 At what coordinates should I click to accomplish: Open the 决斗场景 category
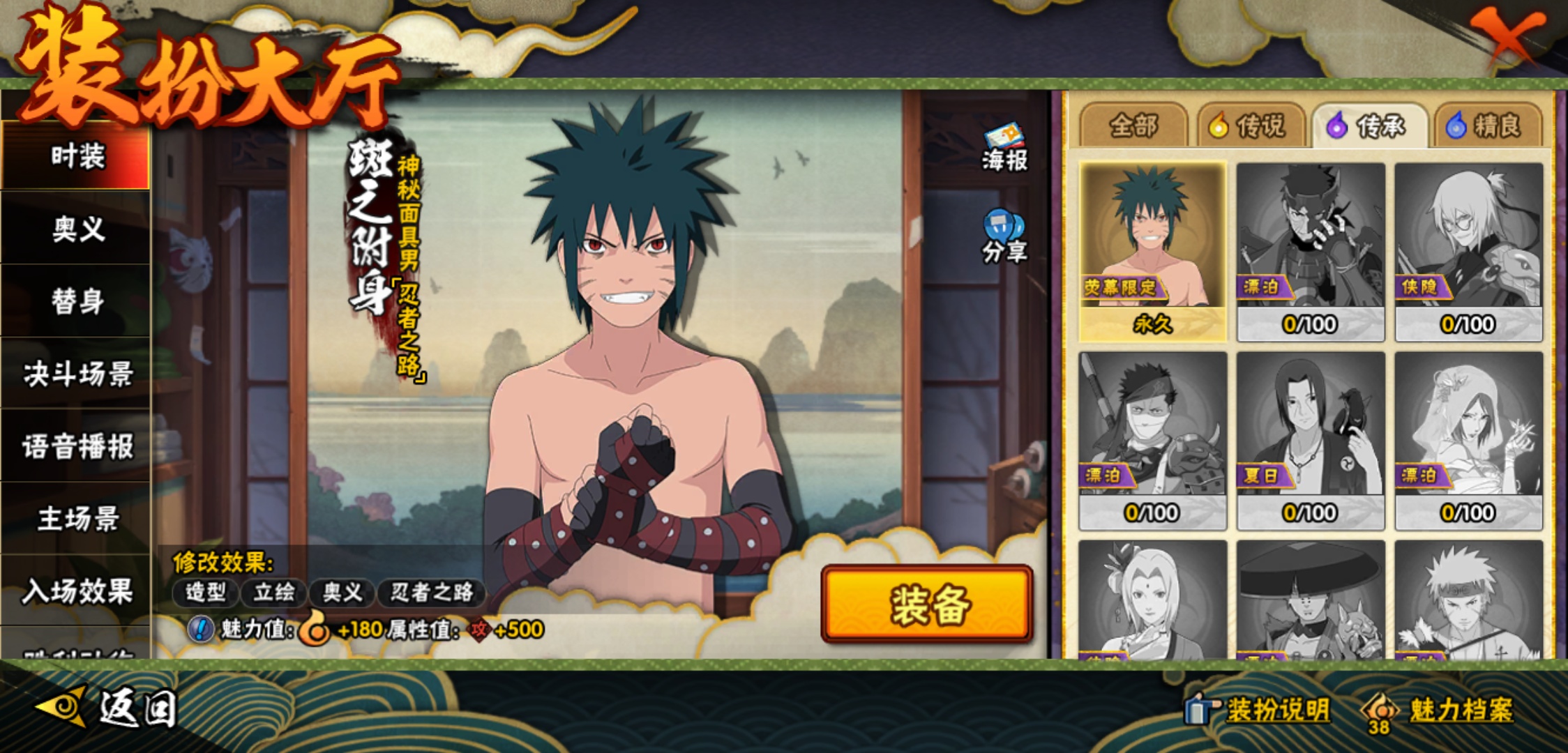coord(77,374)
